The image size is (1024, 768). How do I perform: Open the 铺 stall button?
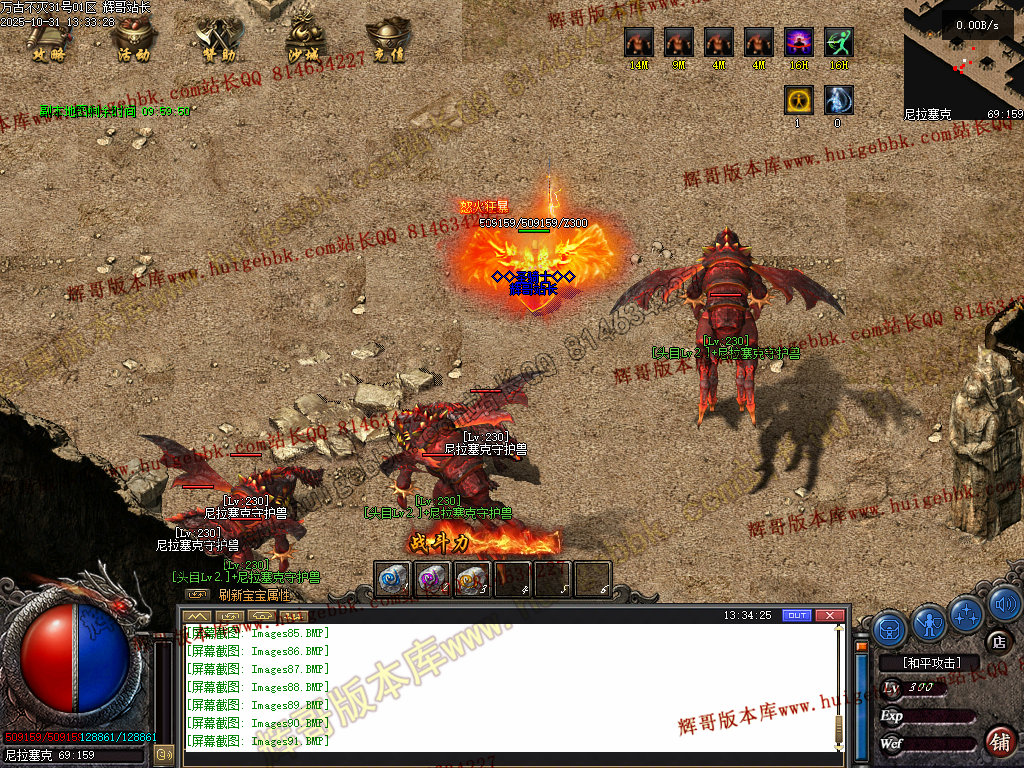[998, 742]
